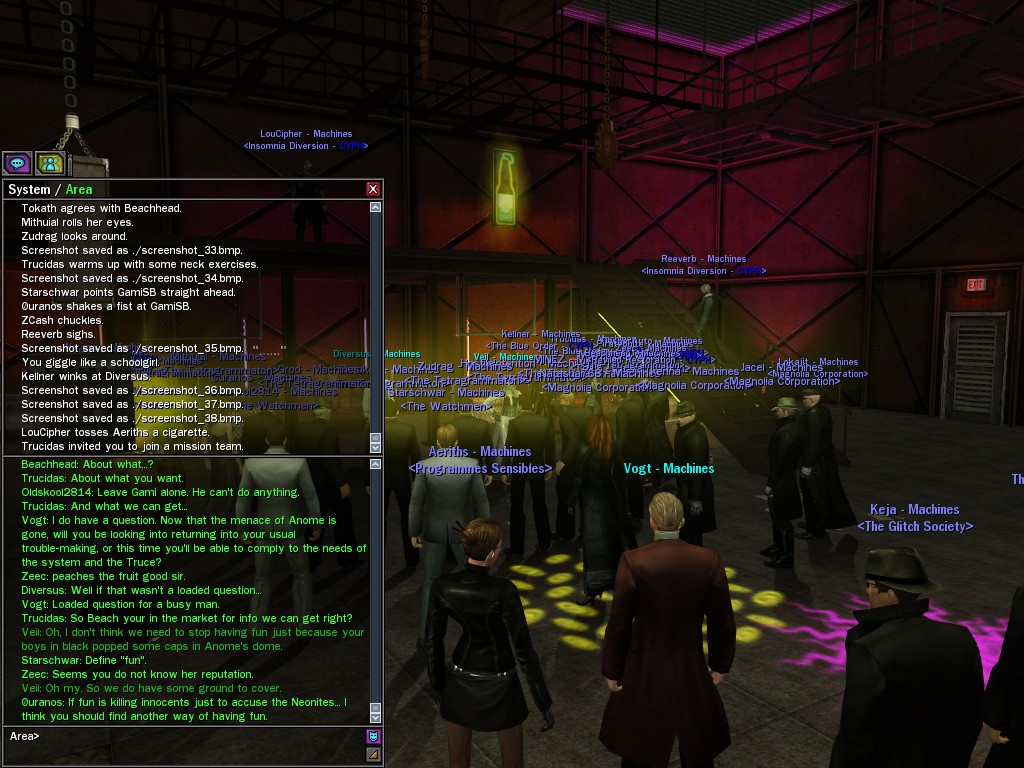Open the purple speech bubble chat icon
This screenshot has width=1024, height=768.
click(x=17, y=163)
